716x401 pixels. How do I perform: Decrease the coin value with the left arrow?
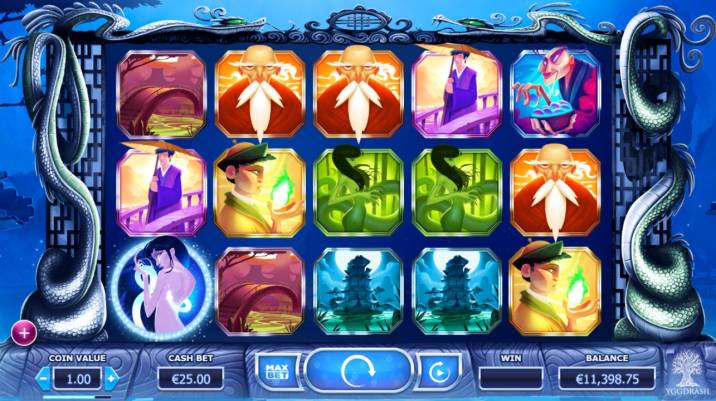click(45, 378)
